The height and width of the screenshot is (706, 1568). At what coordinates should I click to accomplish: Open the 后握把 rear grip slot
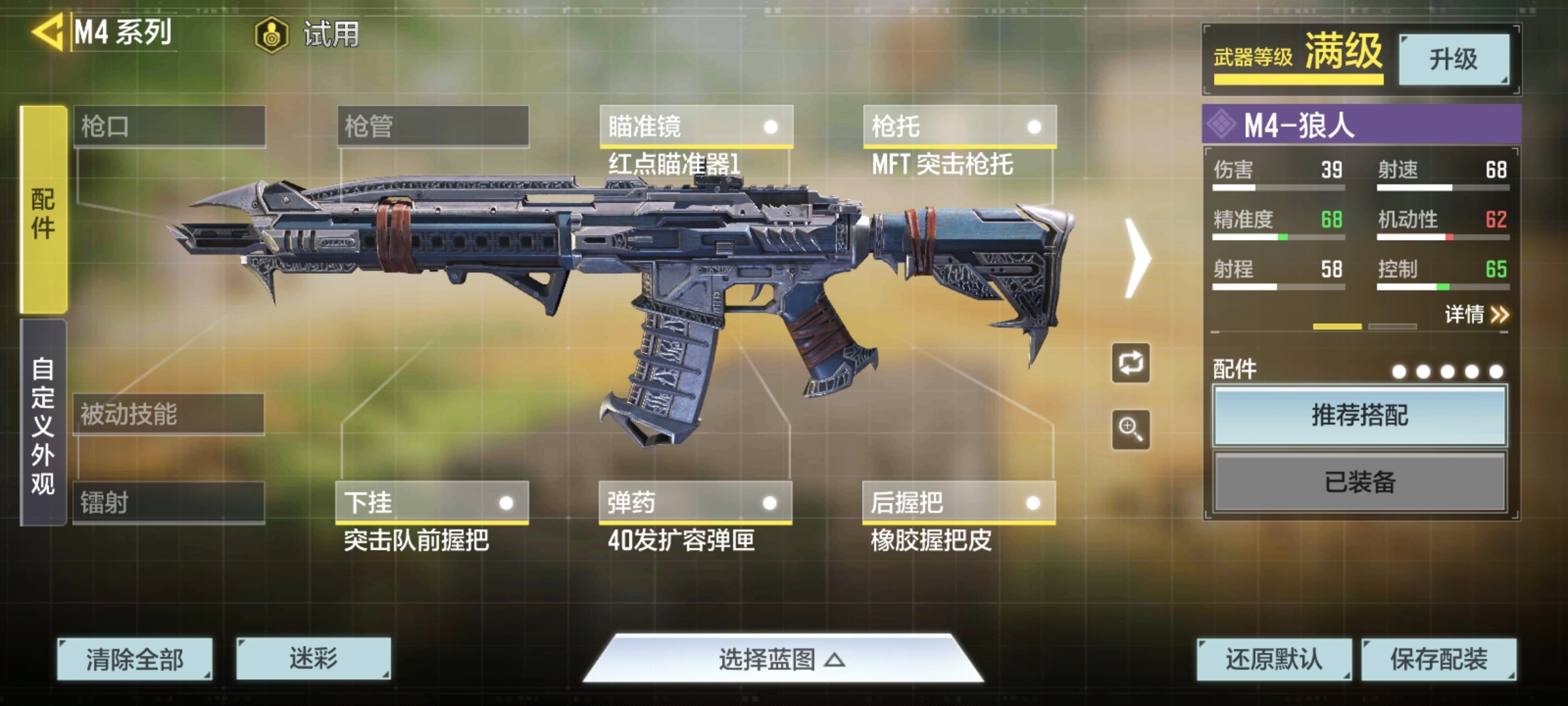click(x=958, y=503)
